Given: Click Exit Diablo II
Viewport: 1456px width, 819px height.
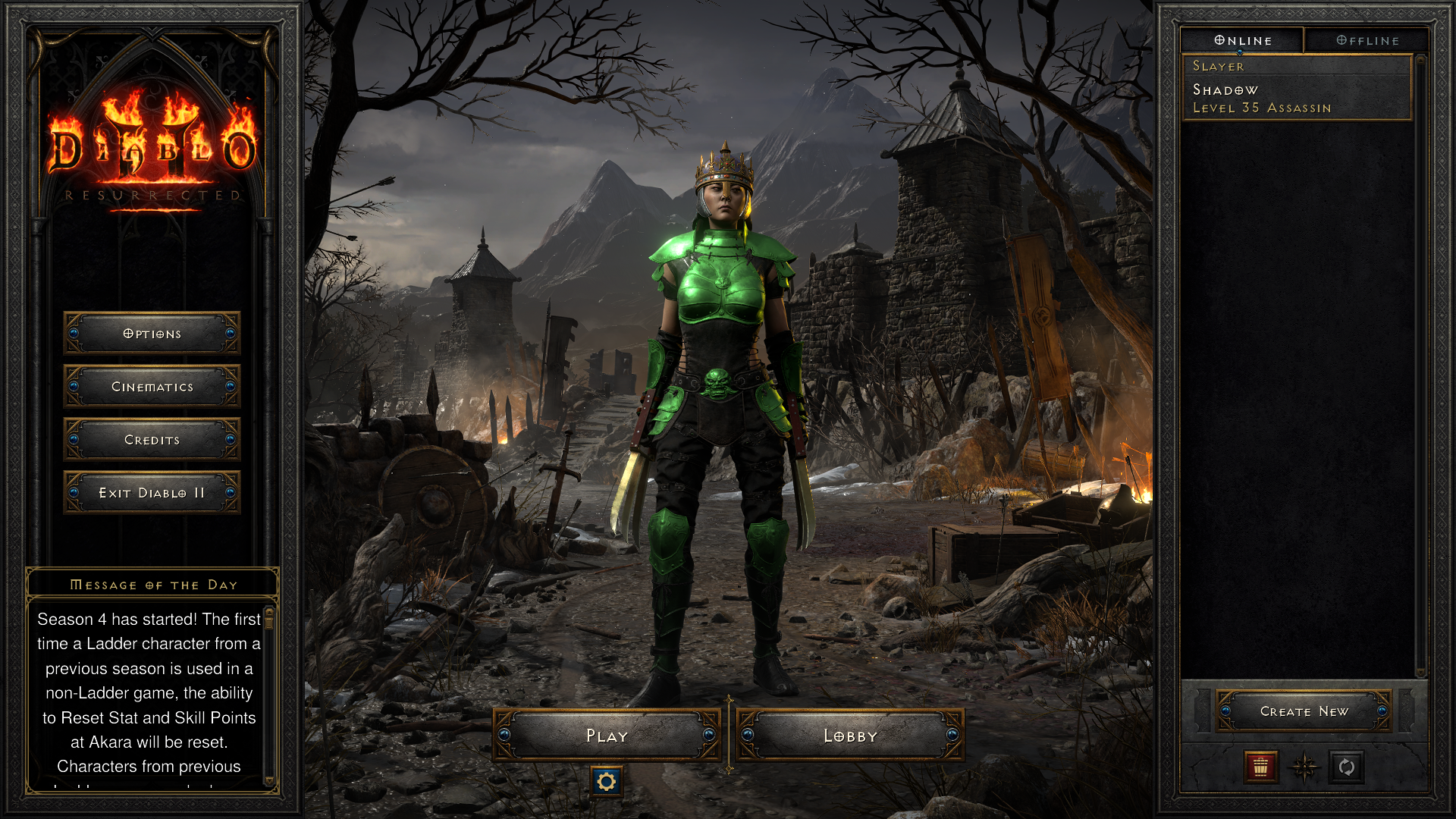Looking at the screenshot, I should [152, 493].
